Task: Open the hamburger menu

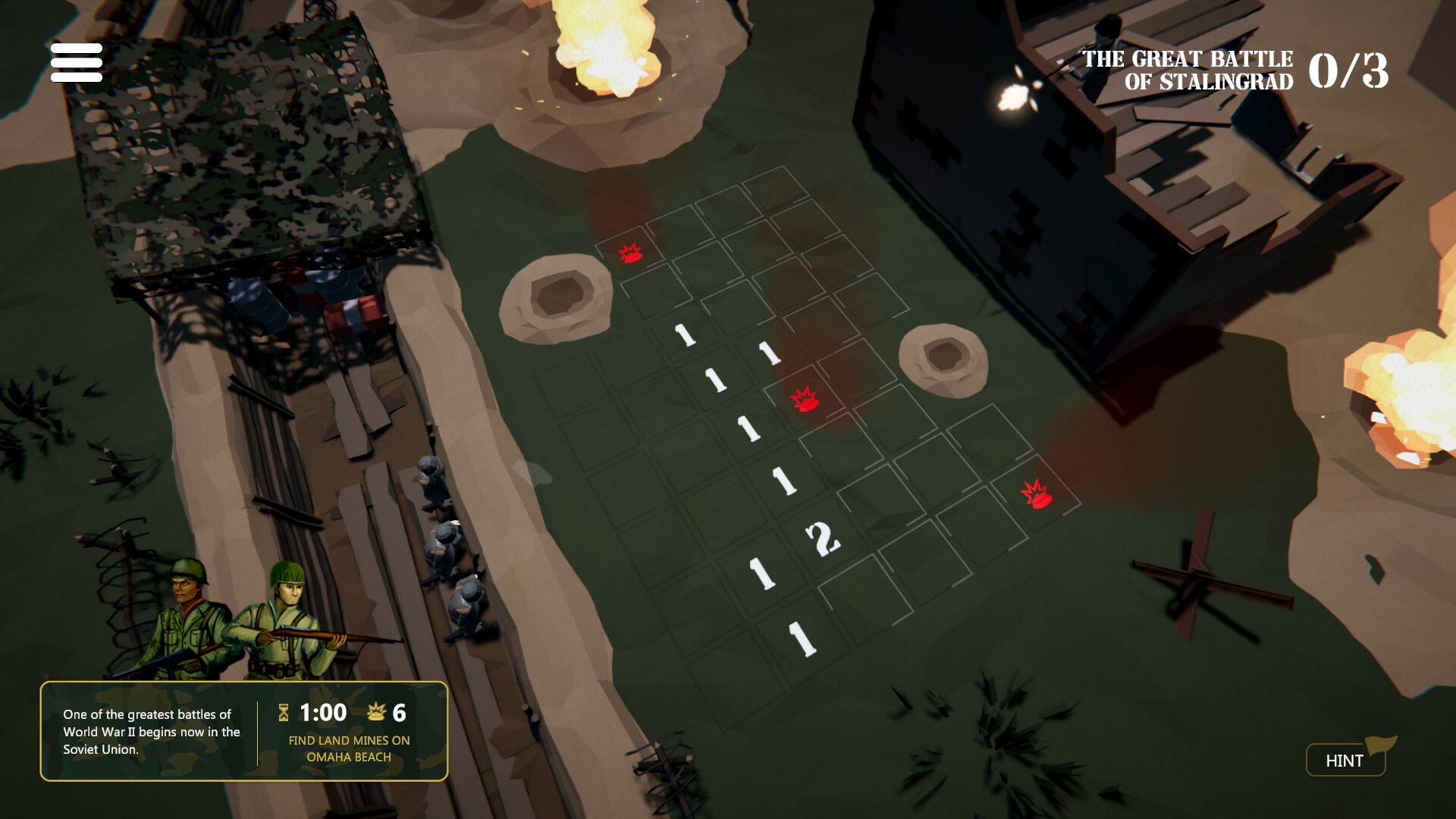Action: [76, 62]
